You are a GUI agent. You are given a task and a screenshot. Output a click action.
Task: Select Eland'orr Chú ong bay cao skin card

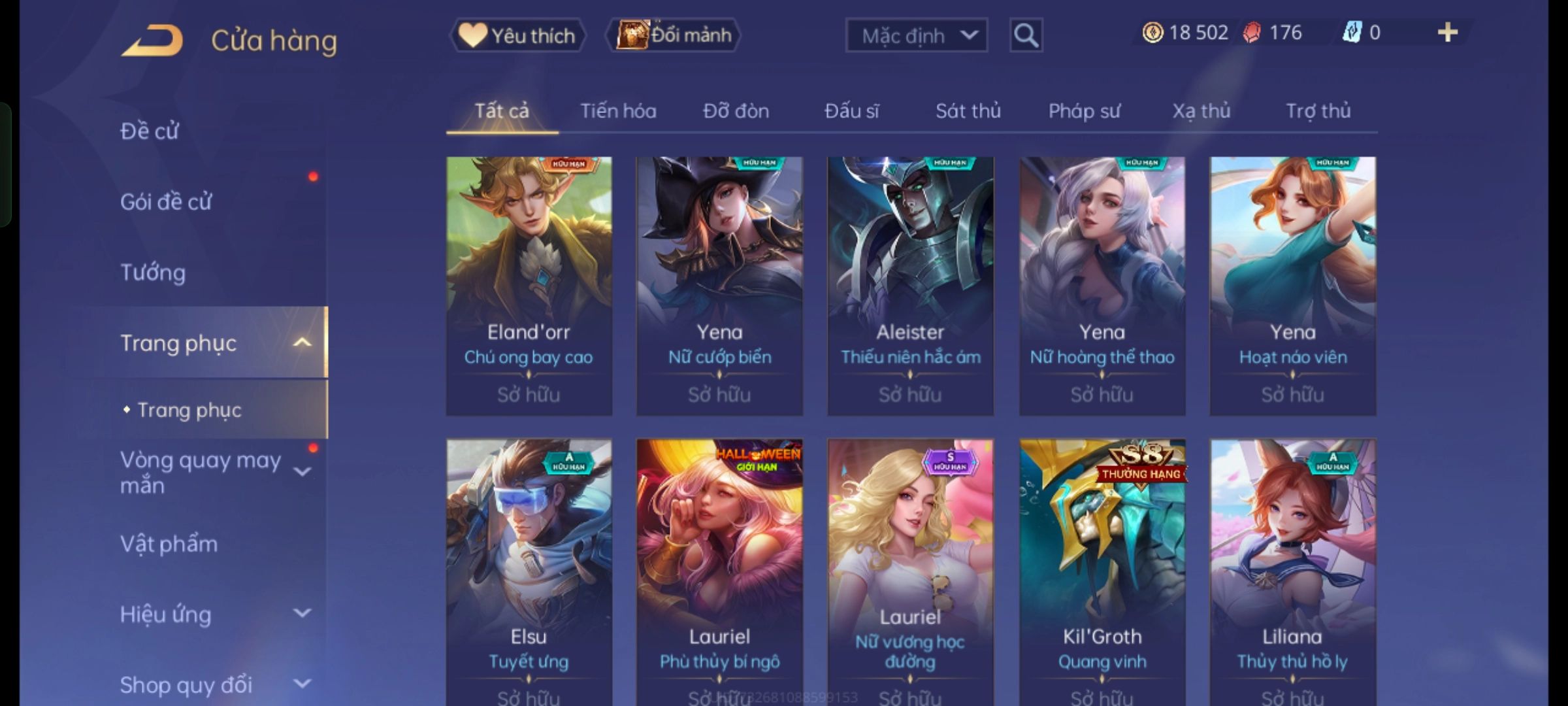tap(529, 286)
